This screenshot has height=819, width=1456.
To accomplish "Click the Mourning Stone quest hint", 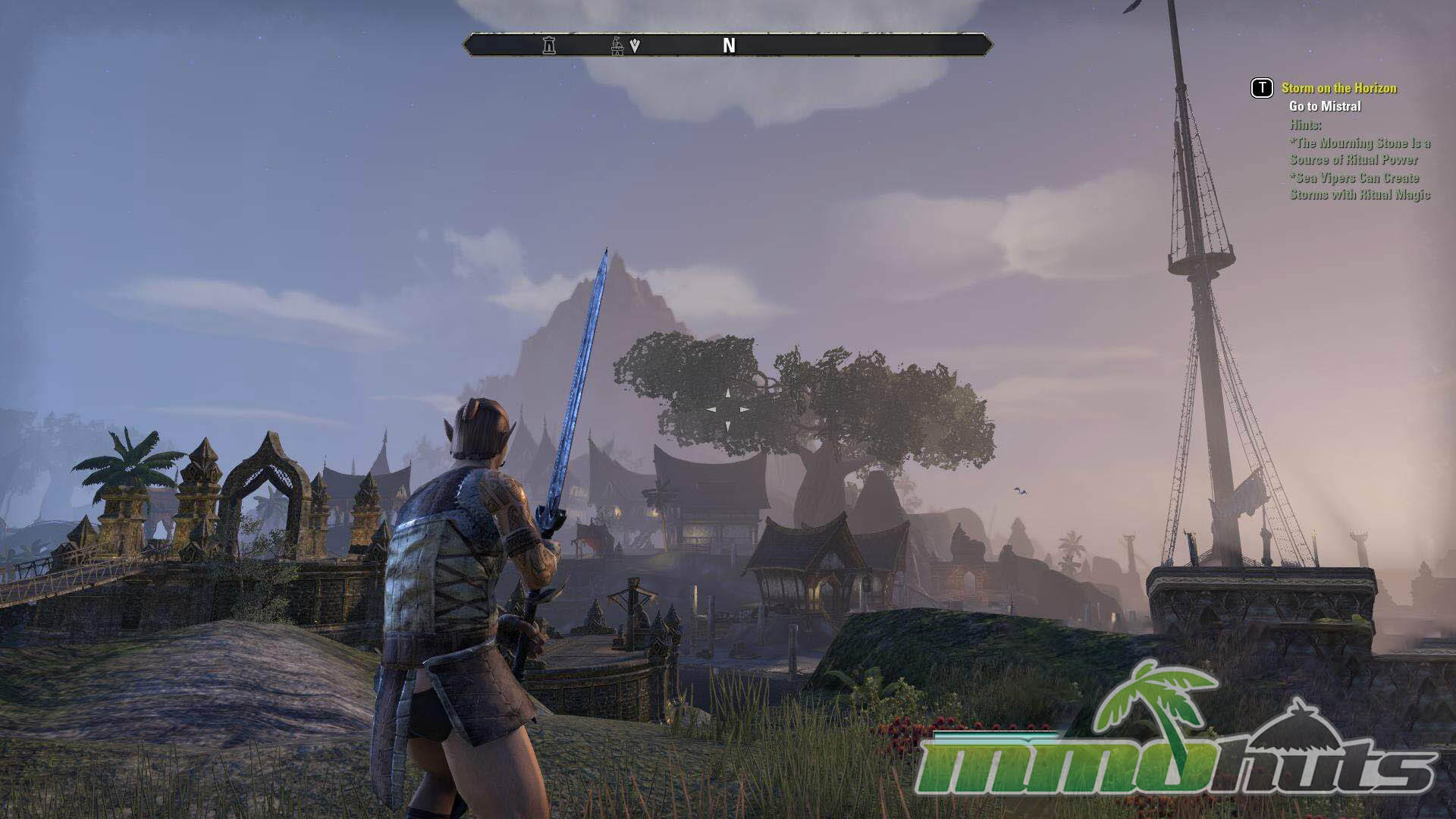I will tap(1360, 151).
